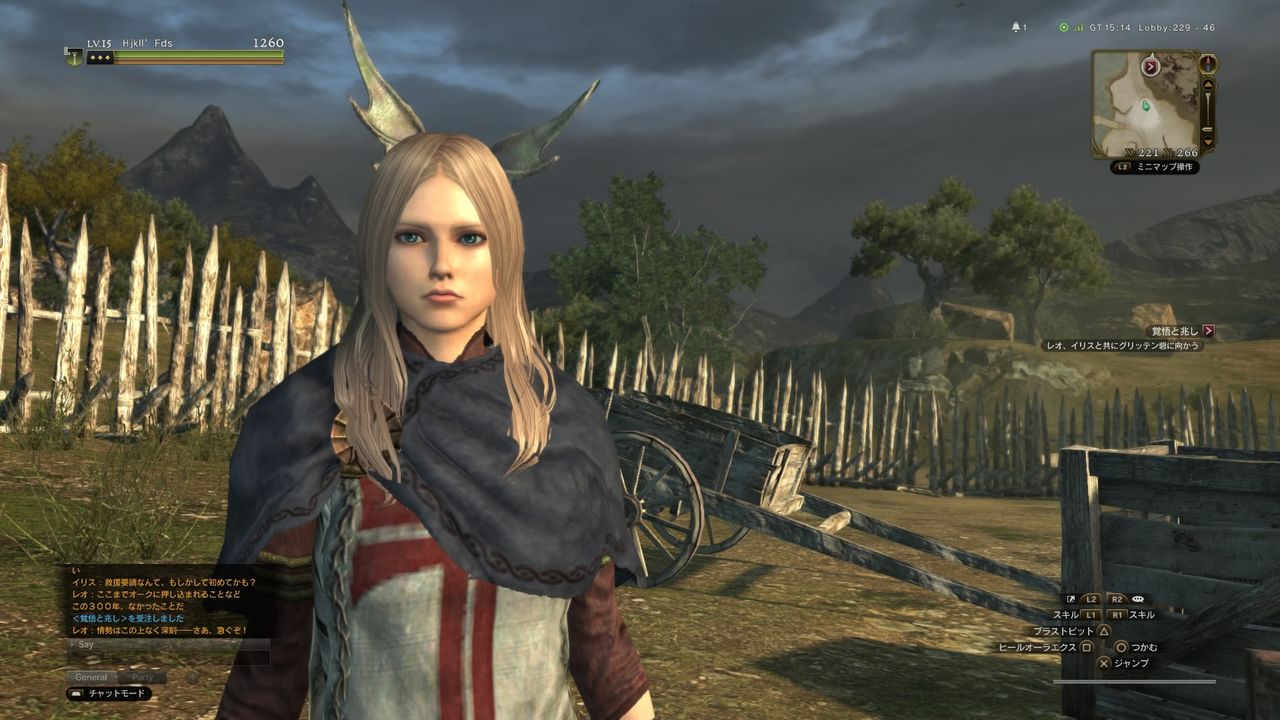The image size is (1280, 720).
Task: Click the signal strength bars icon
Action: (1080, 27)
